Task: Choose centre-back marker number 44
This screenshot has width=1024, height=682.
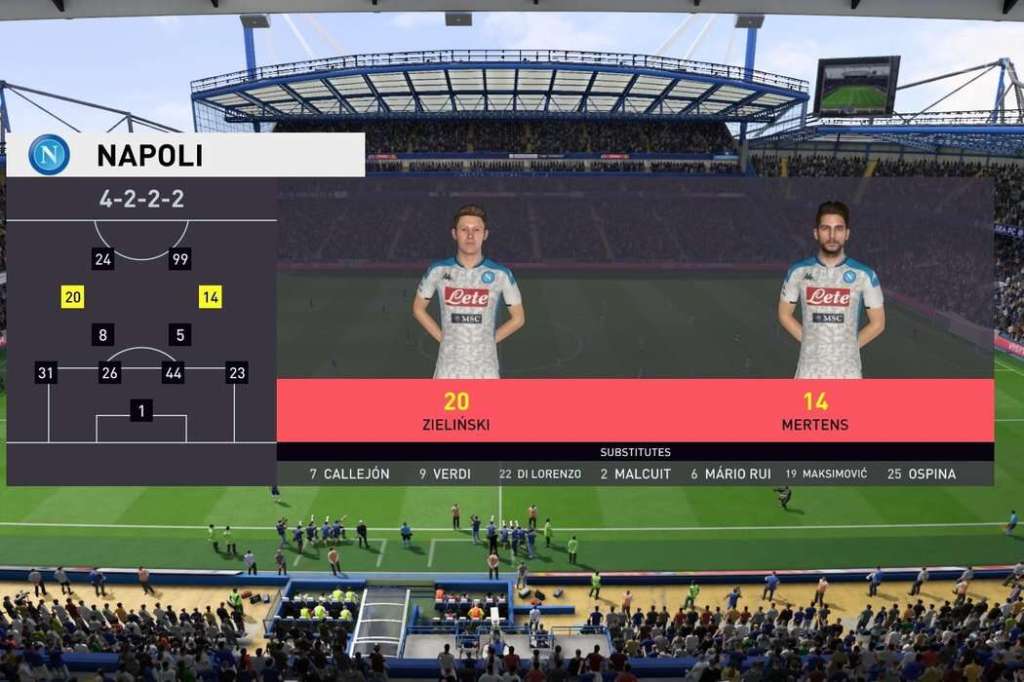Action: coord(173,373)
